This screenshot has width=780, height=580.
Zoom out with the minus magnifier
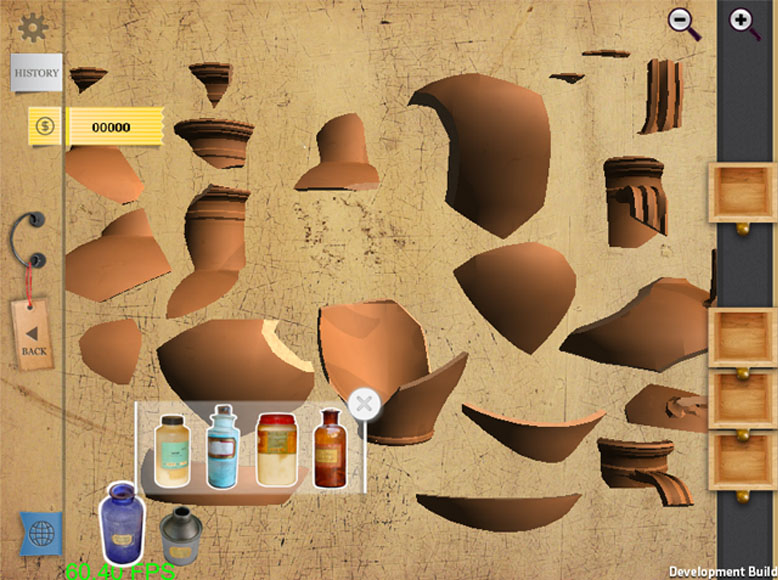click(x=684, y=22)
